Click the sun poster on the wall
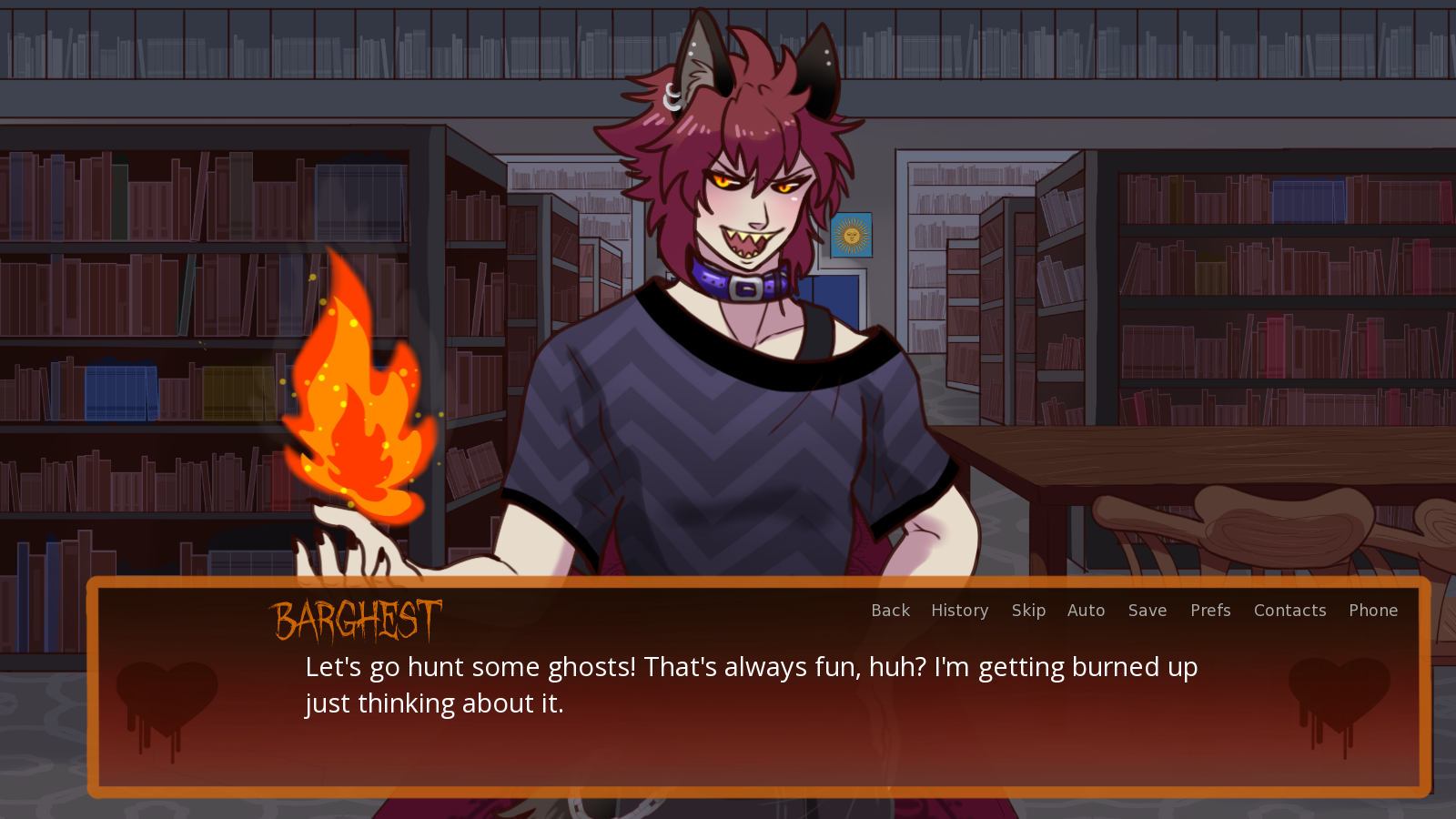Screen dimensions: 1456x819 (x=852, y=234)
